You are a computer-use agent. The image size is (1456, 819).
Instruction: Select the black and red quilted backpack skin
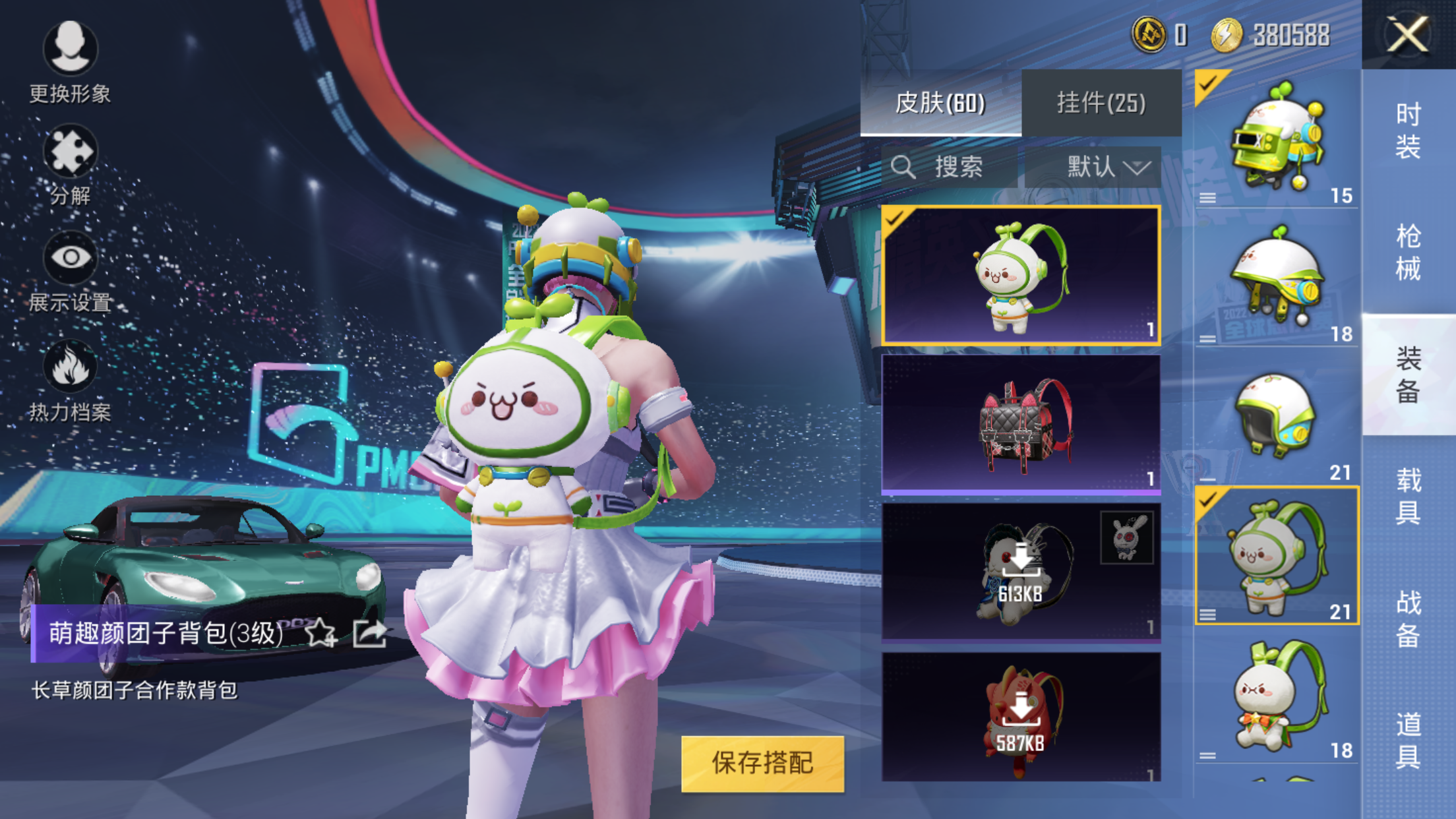point(1021,424)
